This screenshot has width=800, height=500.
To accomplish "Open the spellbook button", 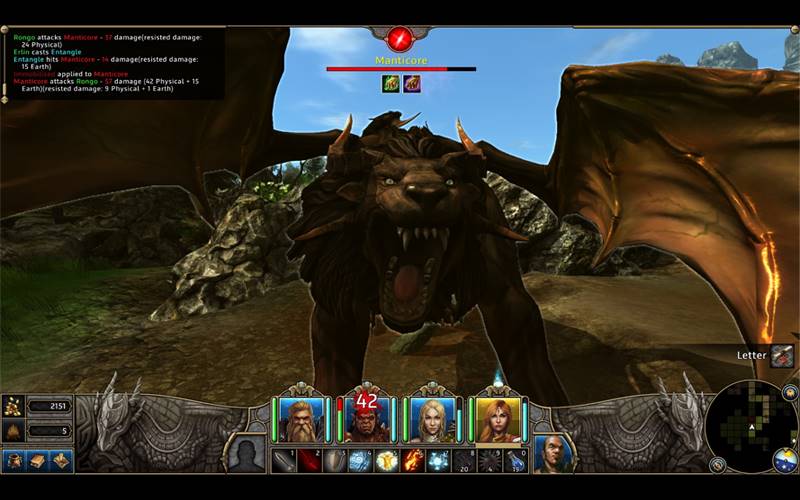I will tap(37, 461).
